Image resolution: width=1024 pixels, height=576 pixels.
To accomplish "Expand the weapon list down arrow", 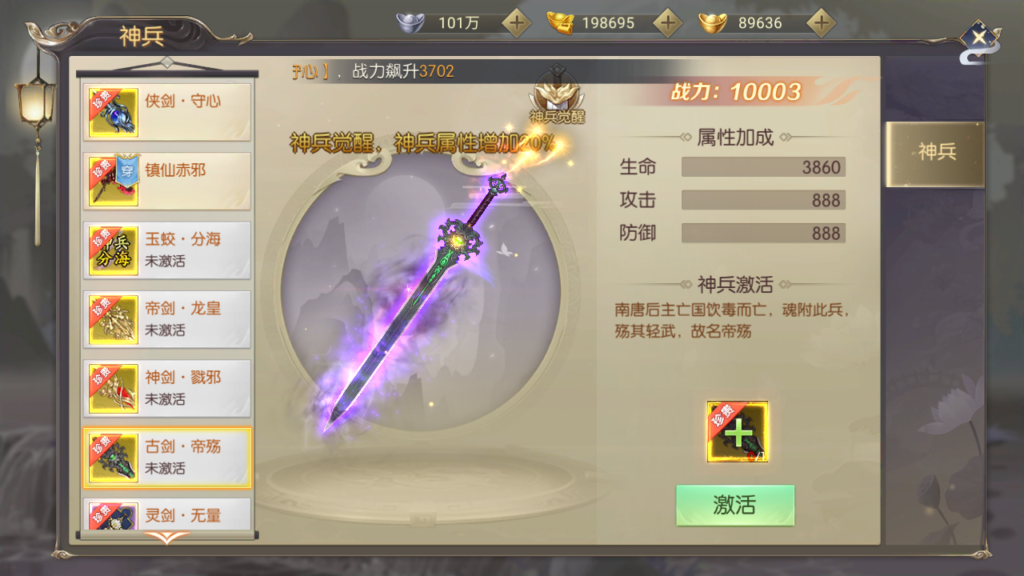I will [x=167, y=538].
